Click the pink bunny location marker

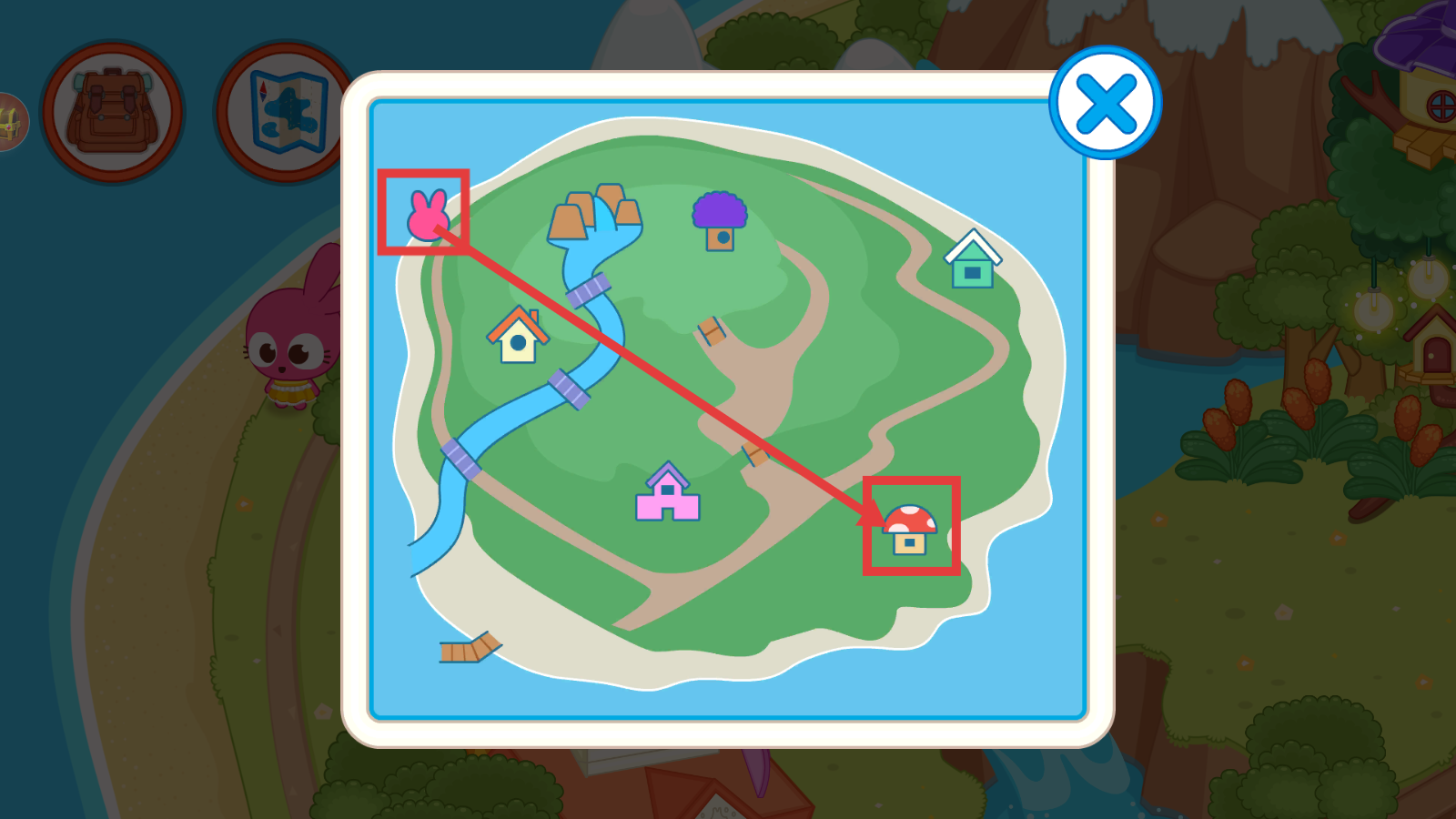pyautogui.click(x=427, y=215)
